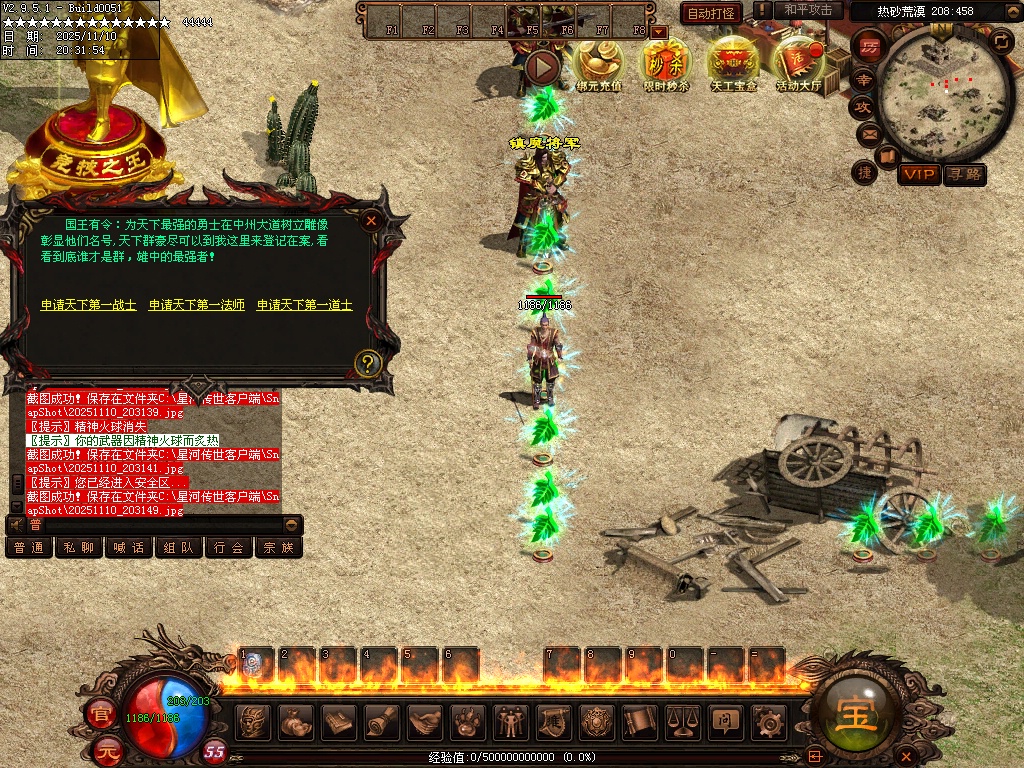Open the 限时秒杀 flash sale
Image resolution: width=1024 pixels, height=768 pixels.
(666, 66)
